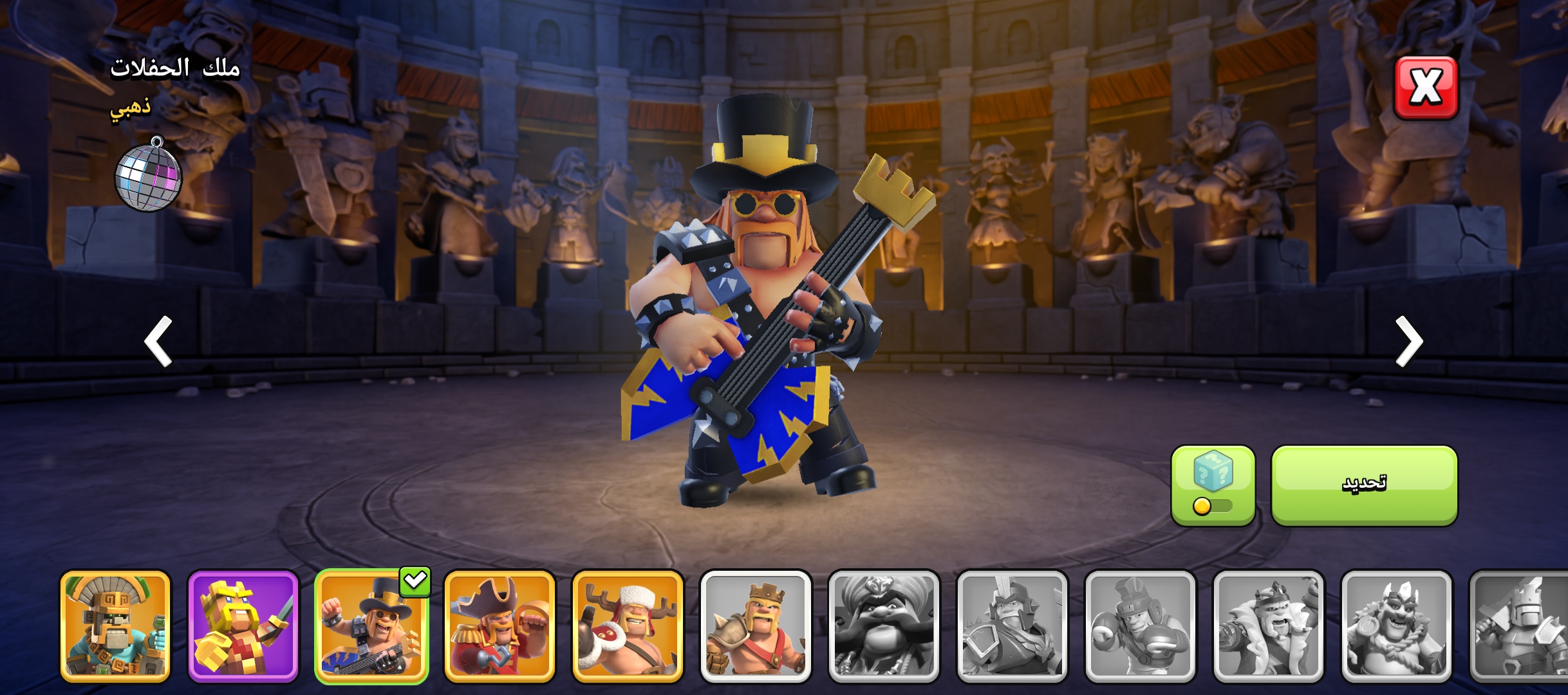This screenshot has width=1568, height=695.
Task: Select the locked boxing gloves gladiator skin
Action: [1140, 626]
